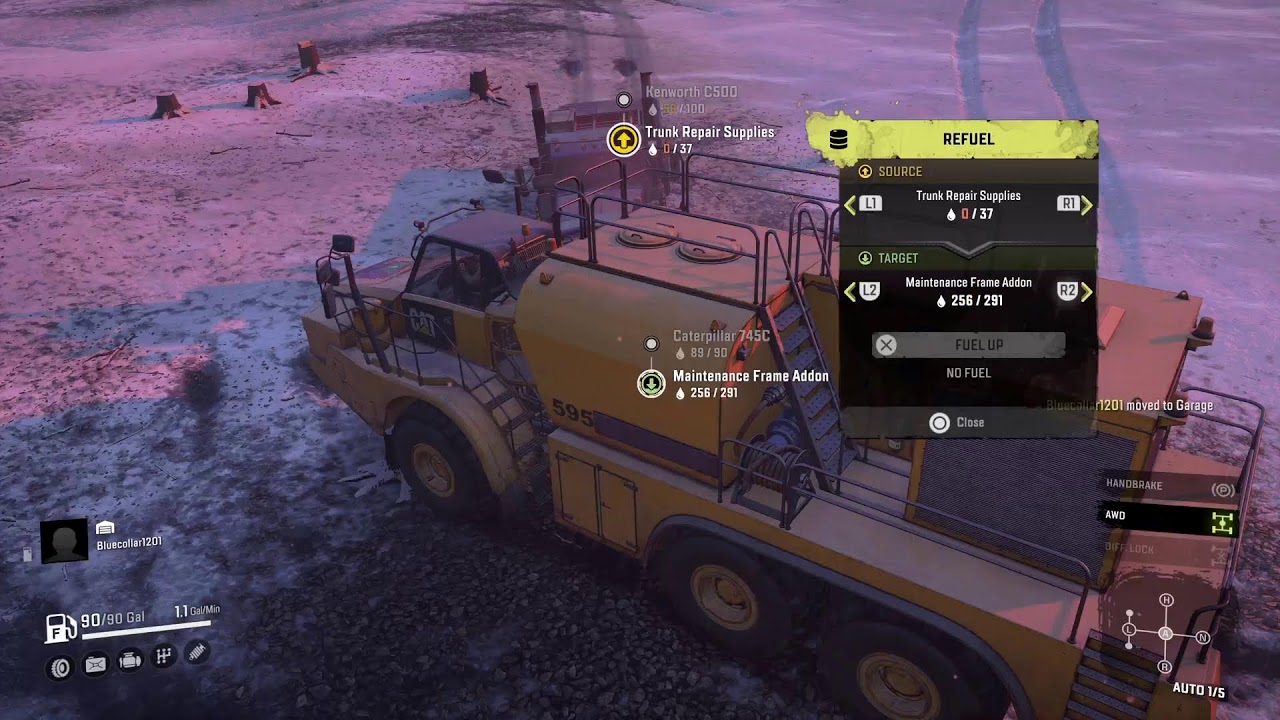Click the disabled FUEL UP button
Viewport: 1280px width, 720px height.
(x=968, y=345)
